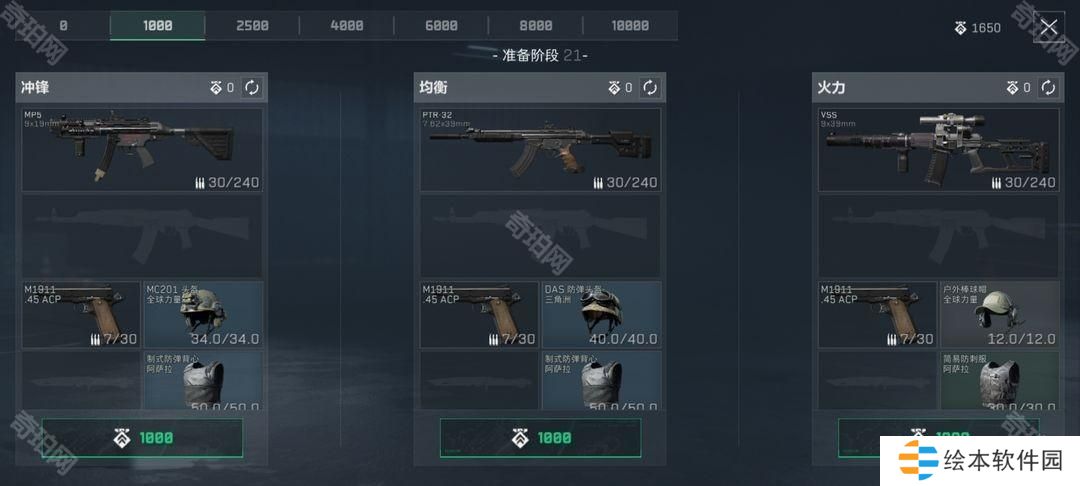Viewport: 1080px width, 486px height.
Task: Buy the 冲锋 loadout for 1000
Action: coord(142,438)
